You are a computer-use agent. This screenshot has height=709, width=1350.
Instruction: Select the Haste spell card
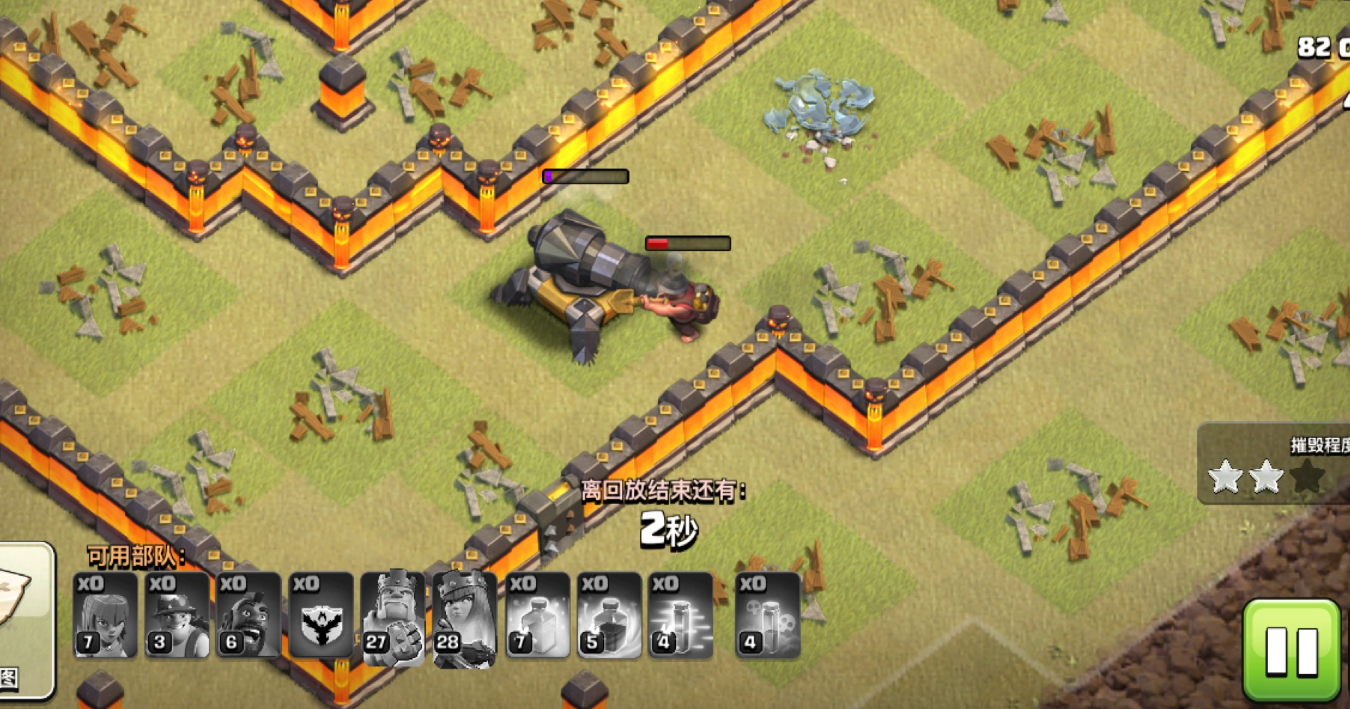681,615
